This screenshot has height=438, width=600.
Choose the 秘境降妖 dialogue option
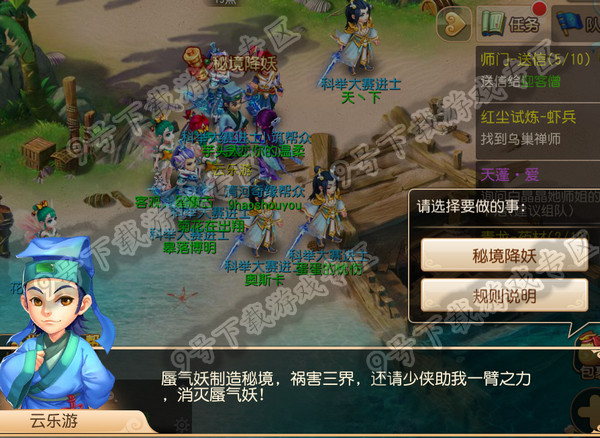(504, 254)
